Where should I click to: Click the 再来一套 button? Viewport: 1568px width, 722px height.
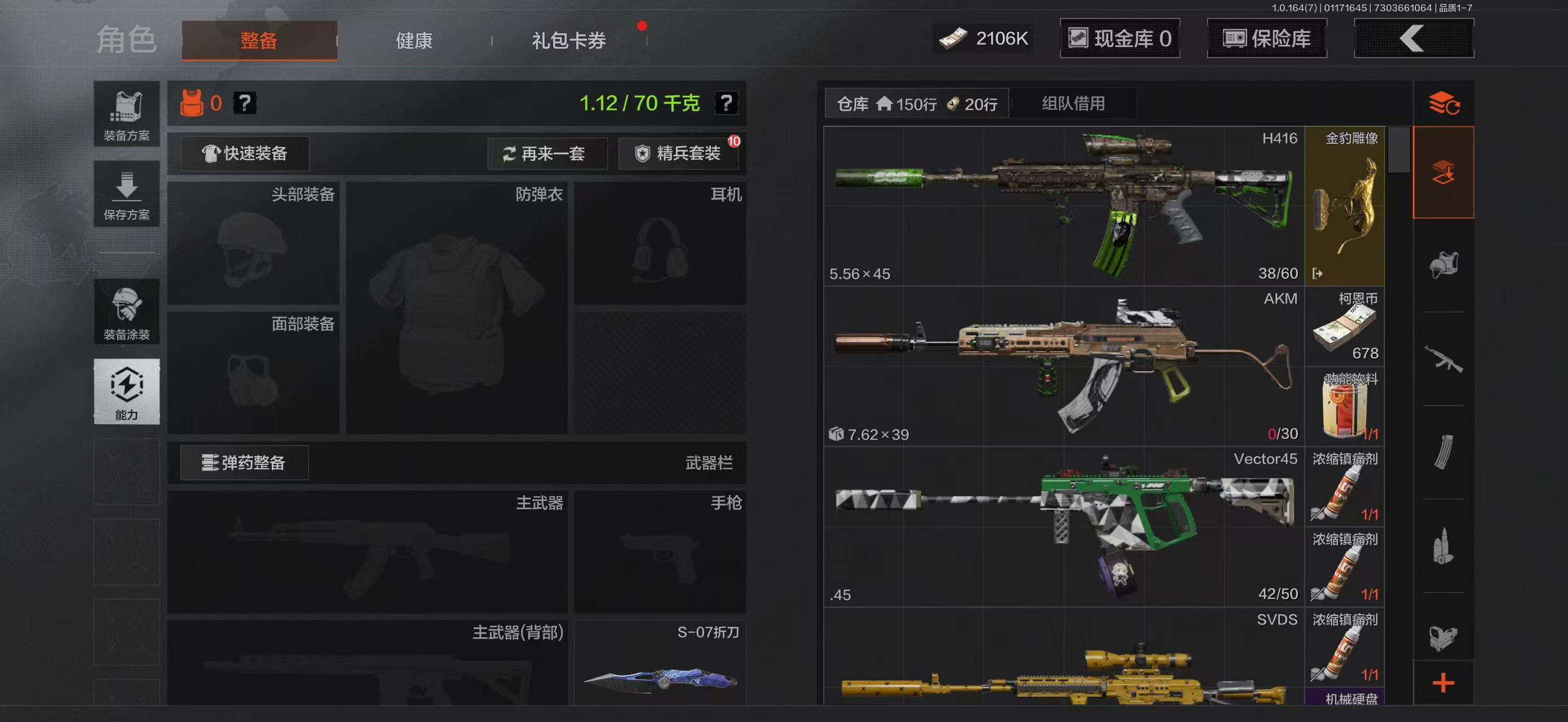549,153
